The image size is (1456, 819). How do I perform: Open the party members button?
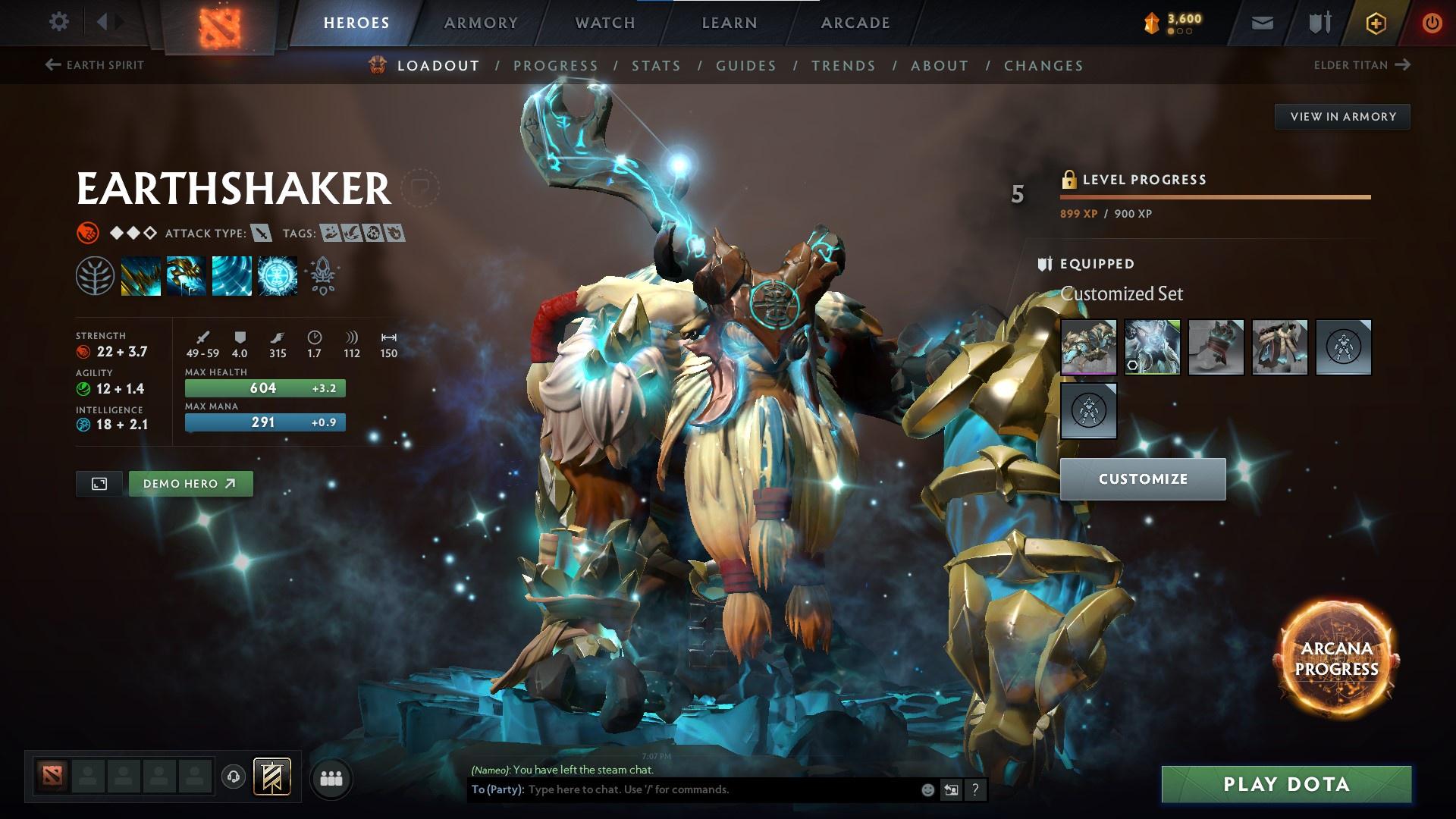[x=331, y=779]
